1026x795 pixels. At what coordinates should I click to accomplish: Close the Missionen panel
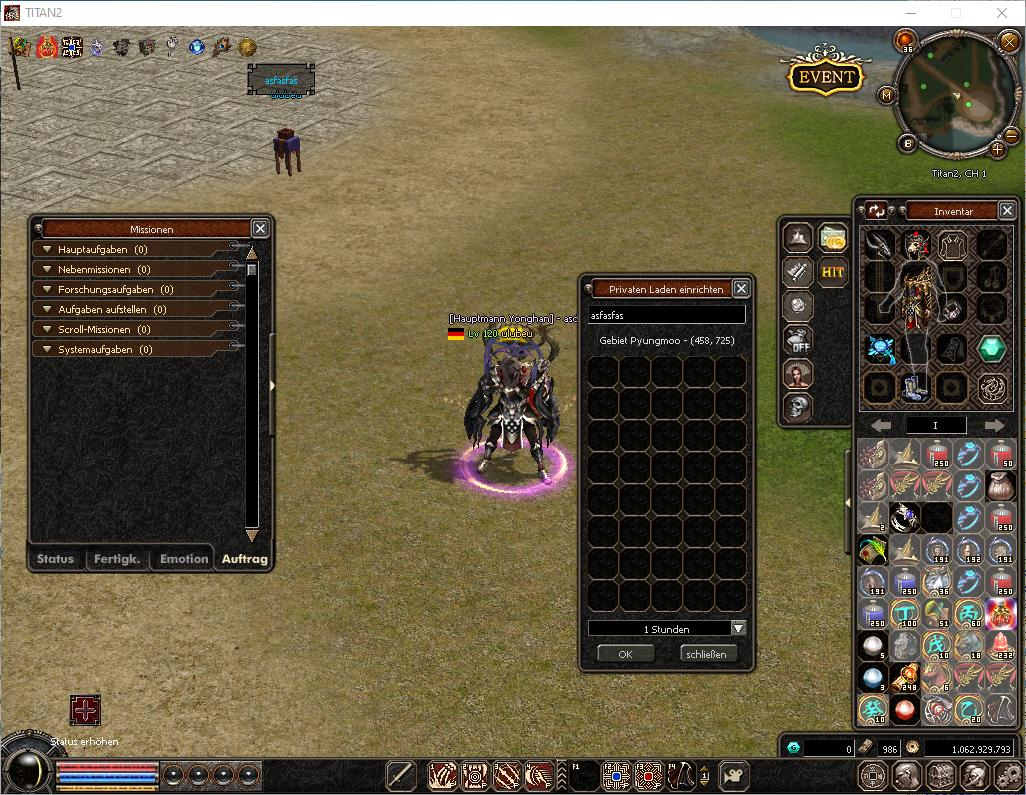tap(260, 228)
